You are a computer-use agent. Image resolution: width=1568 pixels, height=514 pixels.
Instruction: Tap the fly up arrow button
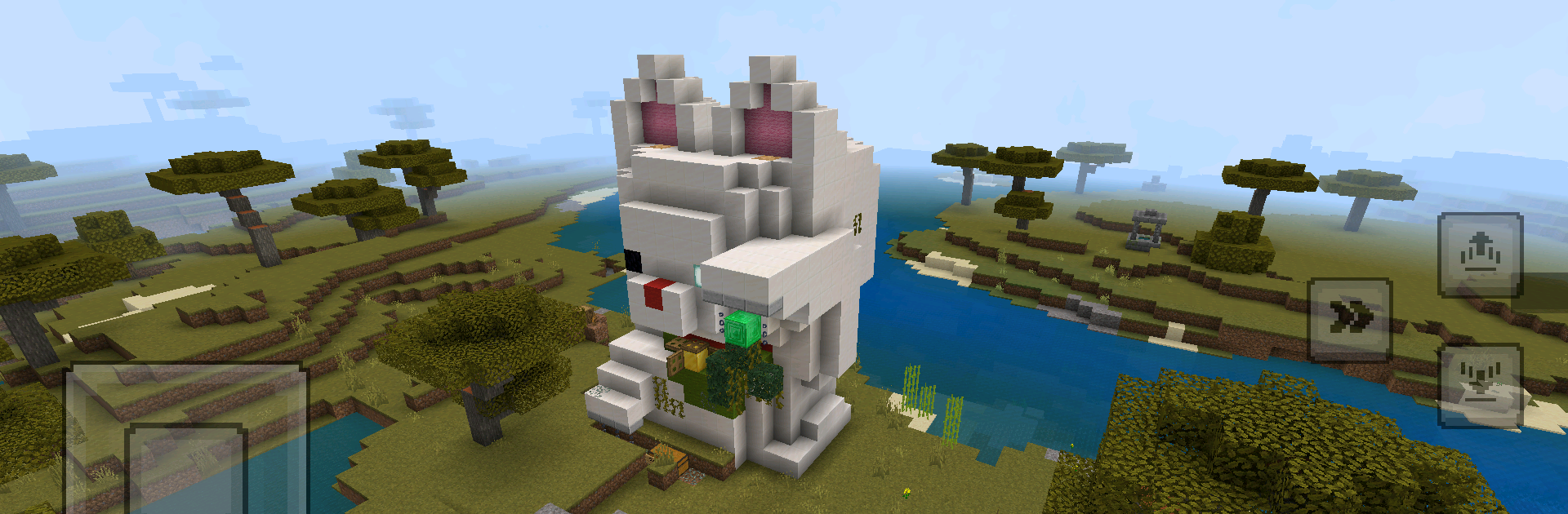1480,255
